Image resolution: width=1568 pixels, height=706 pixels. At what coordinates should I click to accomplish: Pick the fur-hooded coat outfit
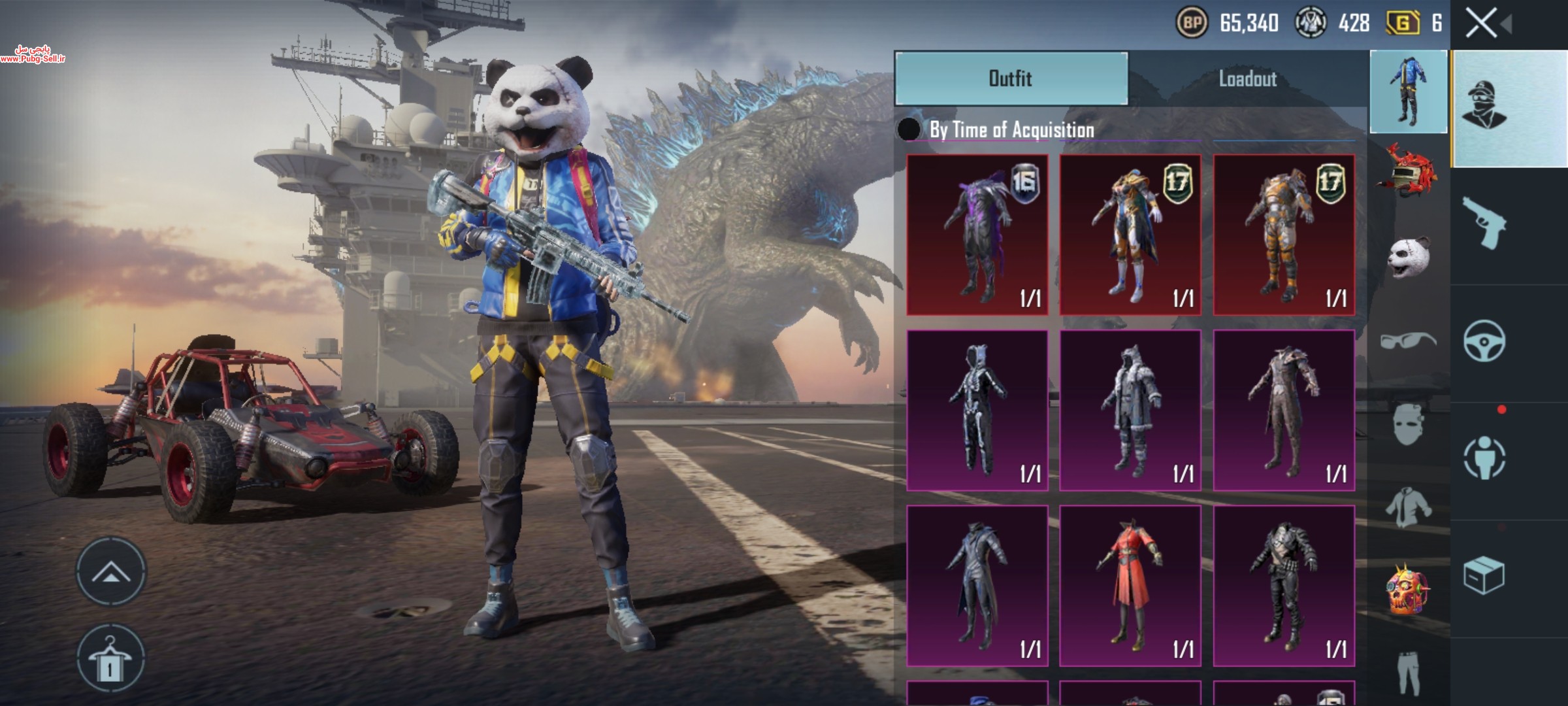(x=1130, y=411)
